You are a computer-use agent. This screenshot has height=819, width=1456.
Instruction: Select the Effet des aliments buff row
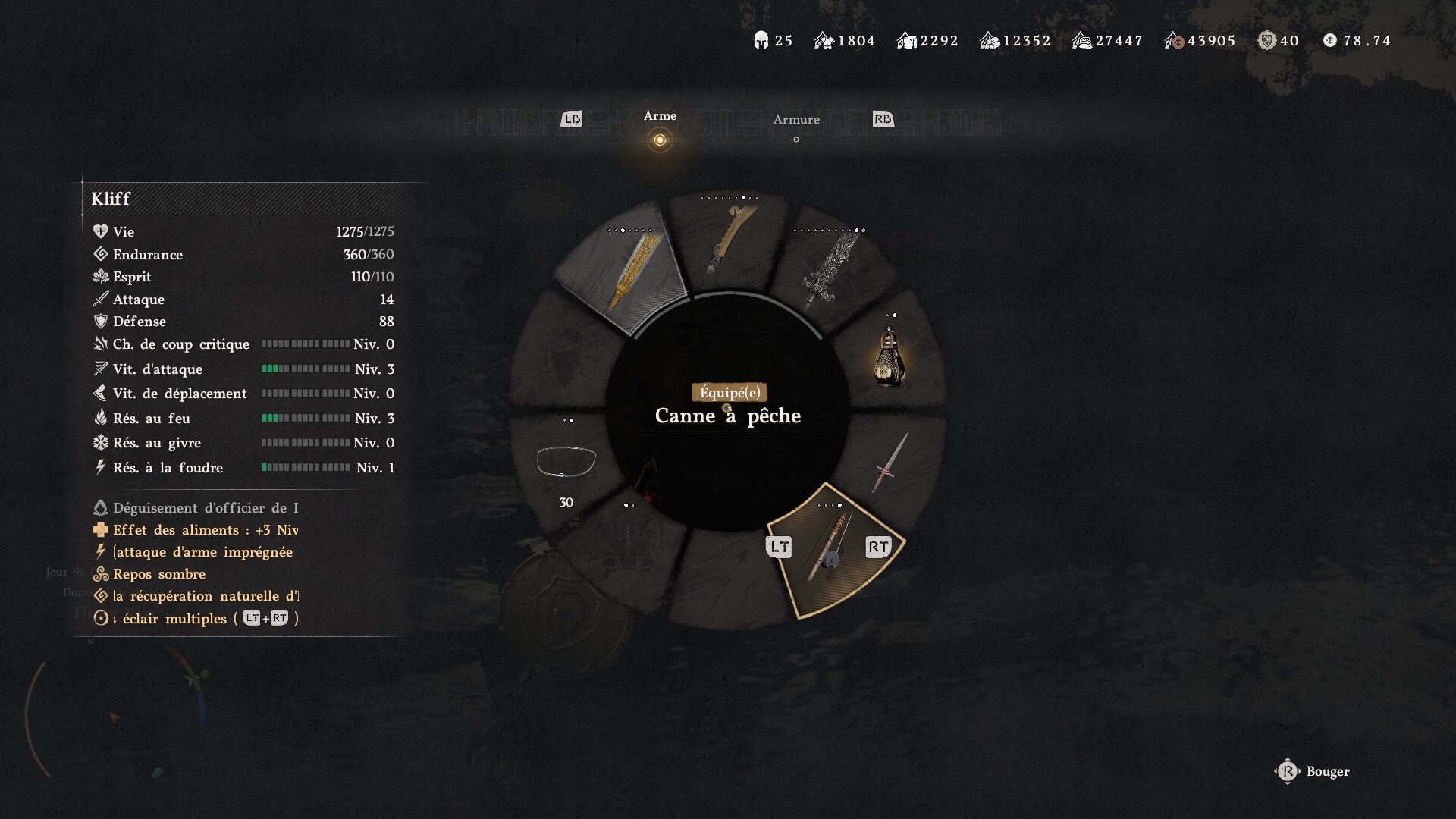(x=205, y=530)
